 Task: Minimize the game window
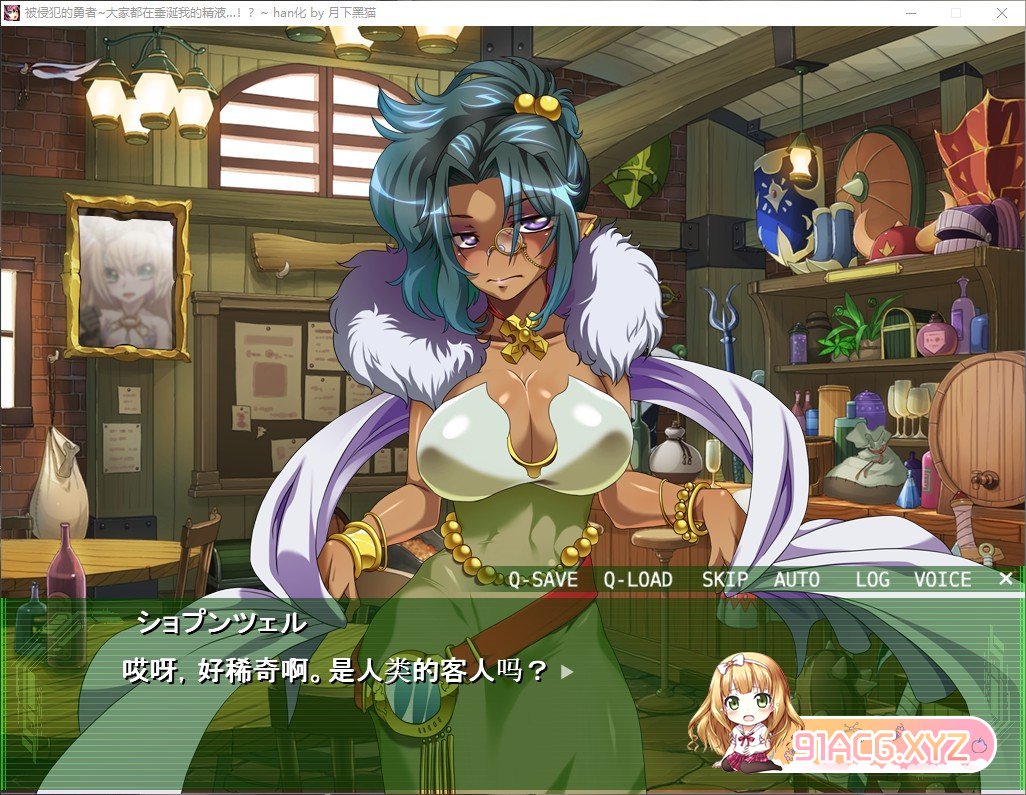point(909,12)
